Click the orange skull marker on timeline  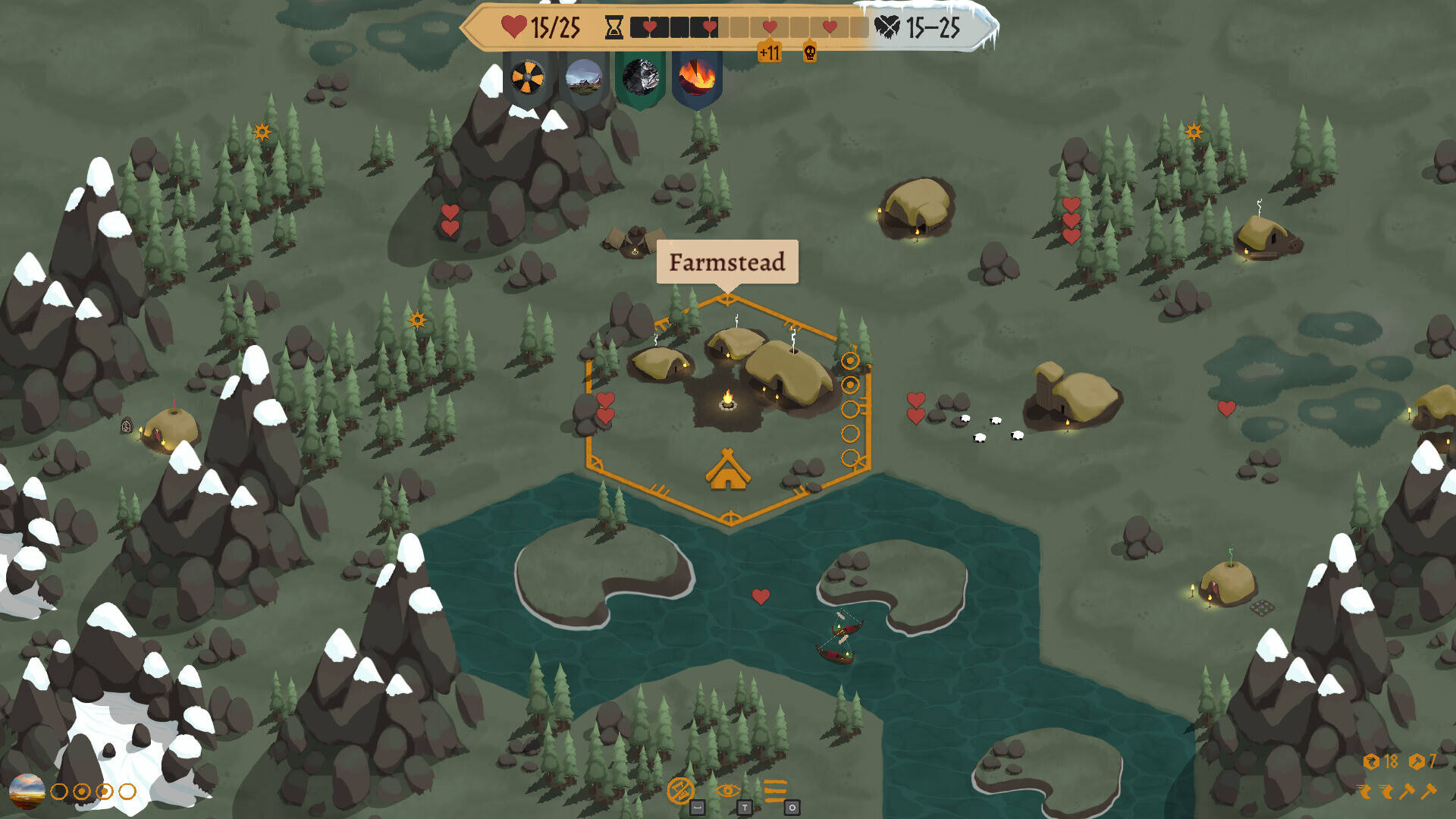pos(810,52)
